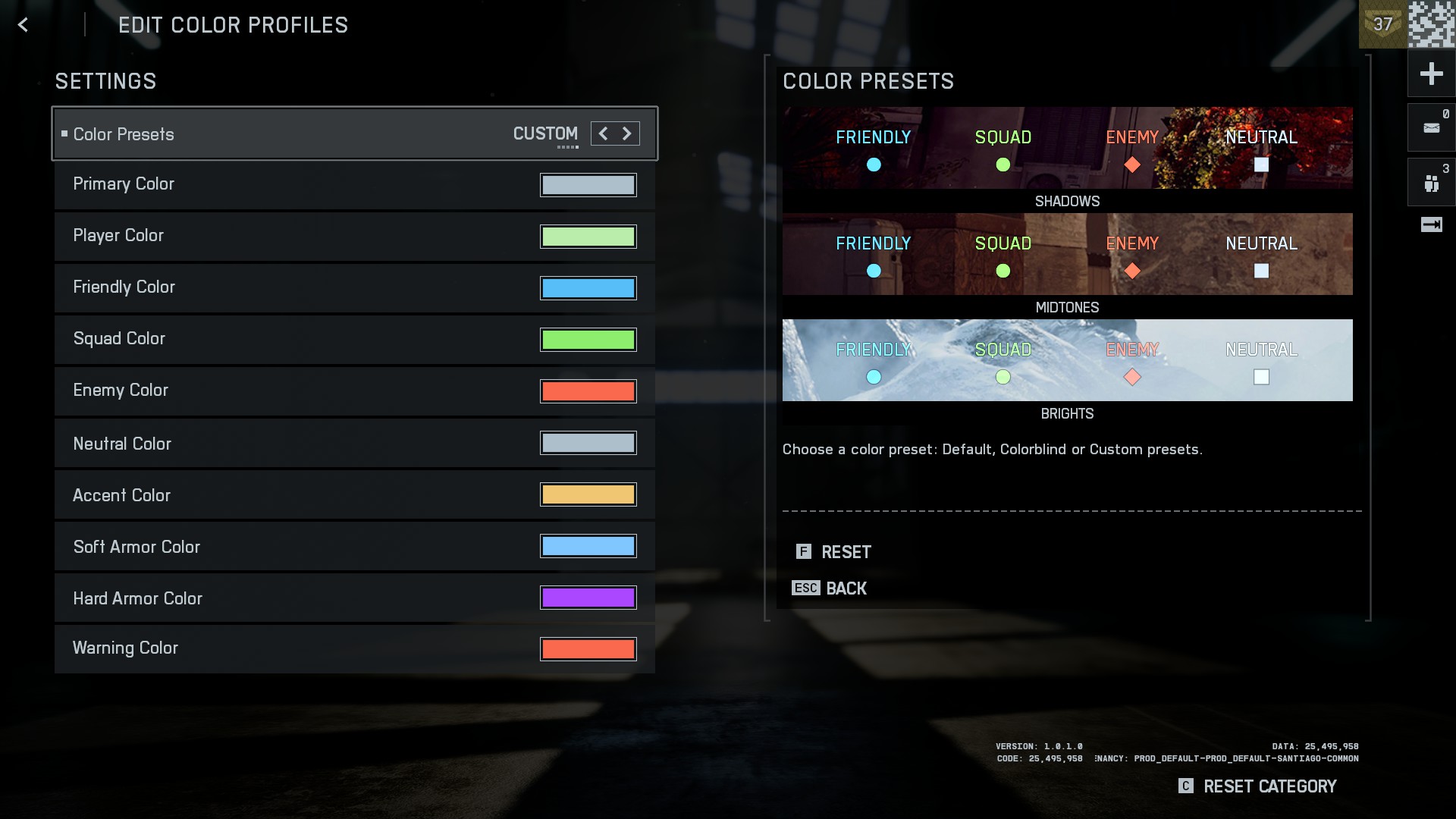Viewport: 1456px width, 819px height.
Task: Click the exit arrow sidebar icon
Action: [1431, 224]
